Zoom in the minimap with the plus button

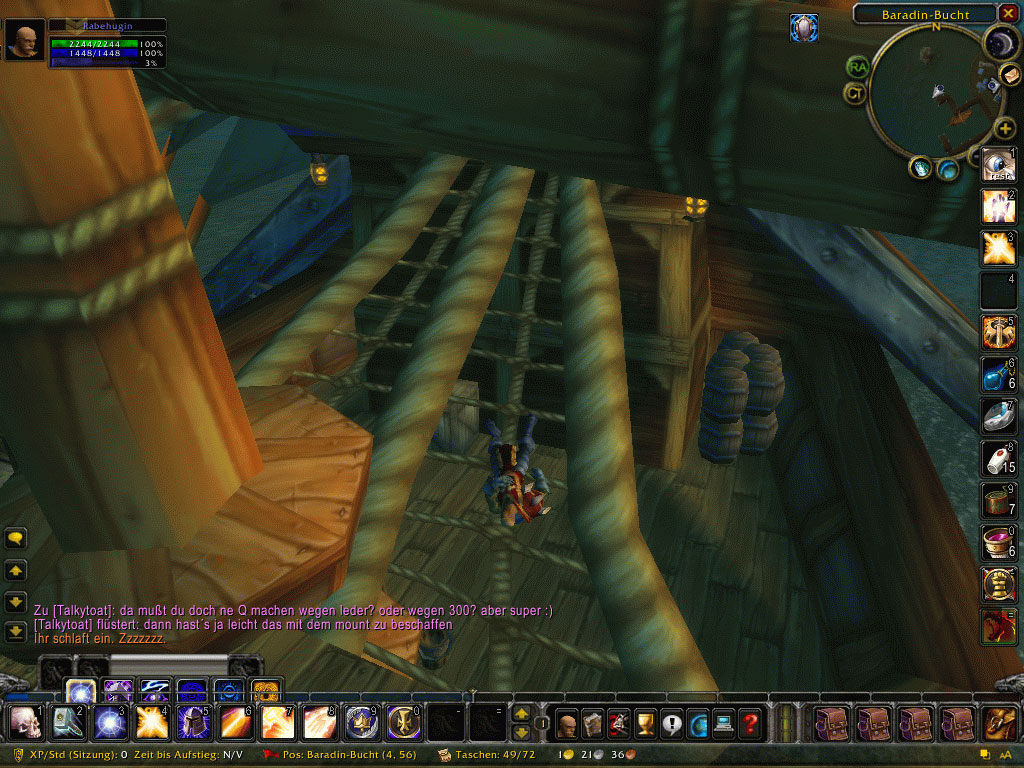pyautogui.click(x=1006, y=128)
